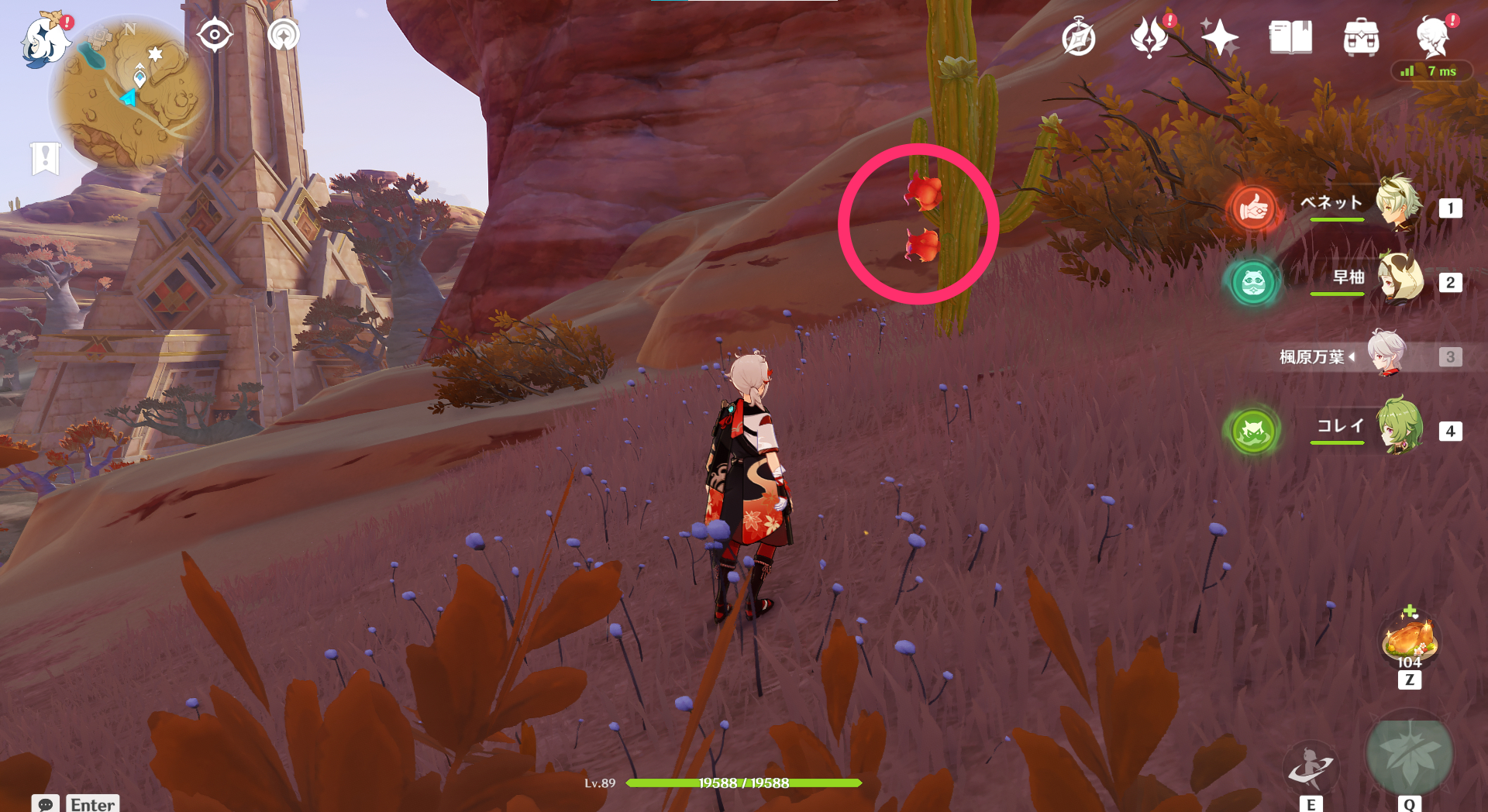The image size is (1488, 812).
Task: Click the eye icon beside the minimap
Action: coord(214,34)
